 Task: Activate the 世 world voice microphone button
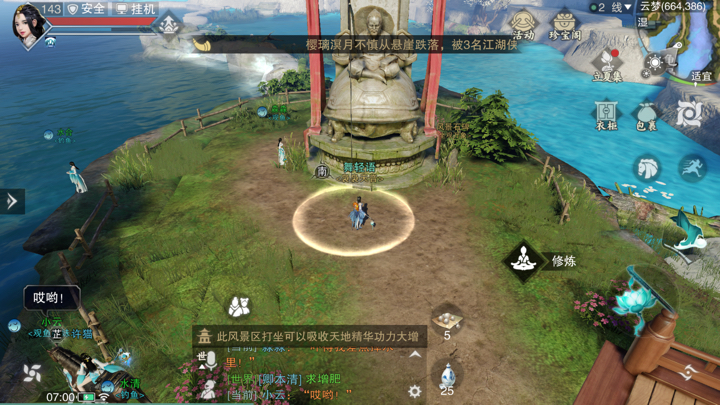(x=207, y=359)
